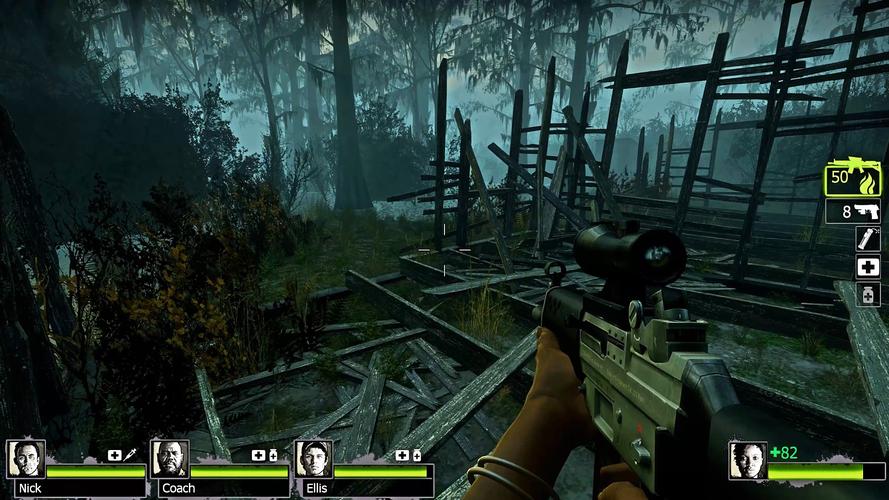Image resolution: width=889 pixels, height=500 pixels.
Task: Equip the pipe bomb throwable slot
Action: [x=867, y=239]
